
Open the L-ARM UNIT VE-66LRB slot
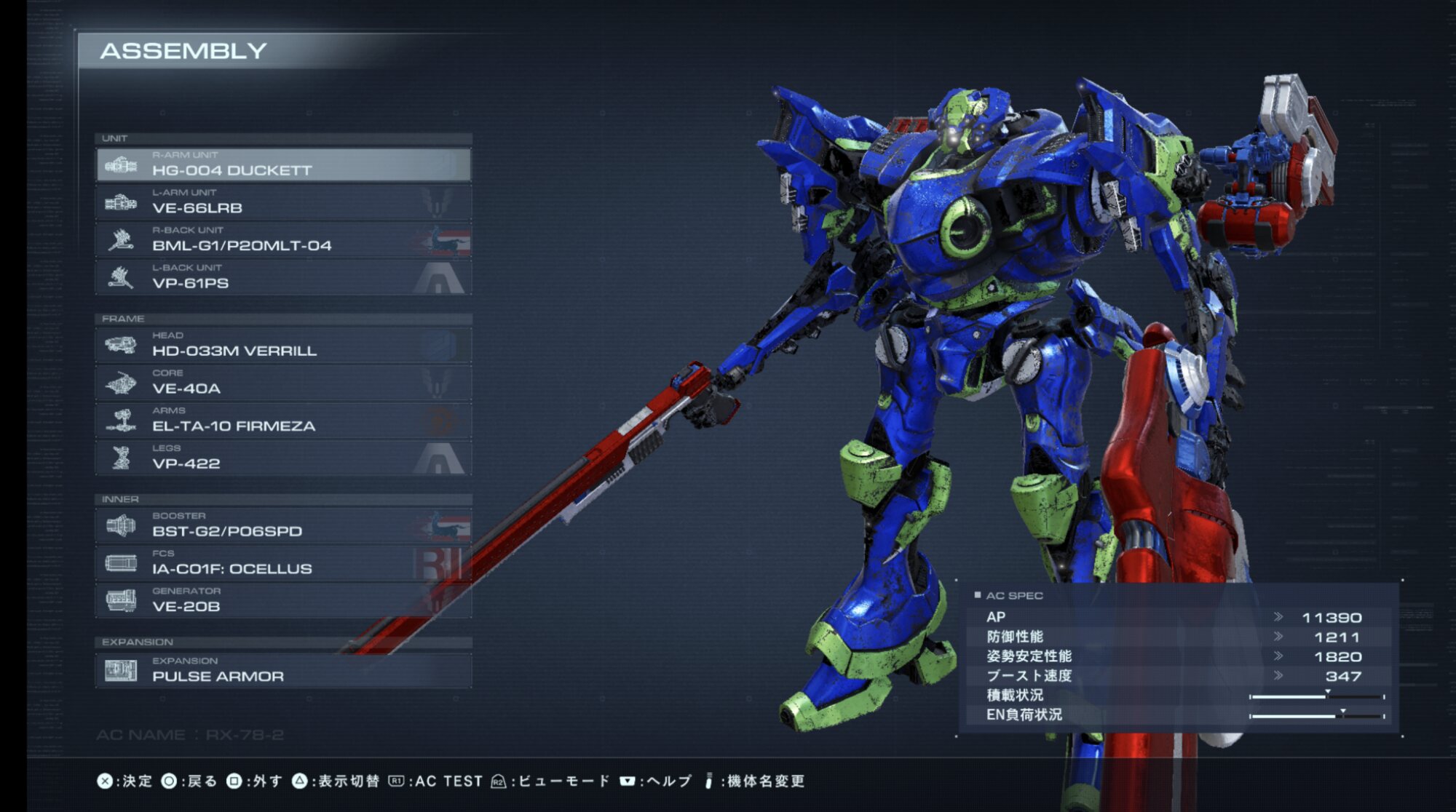click(283, 202)
